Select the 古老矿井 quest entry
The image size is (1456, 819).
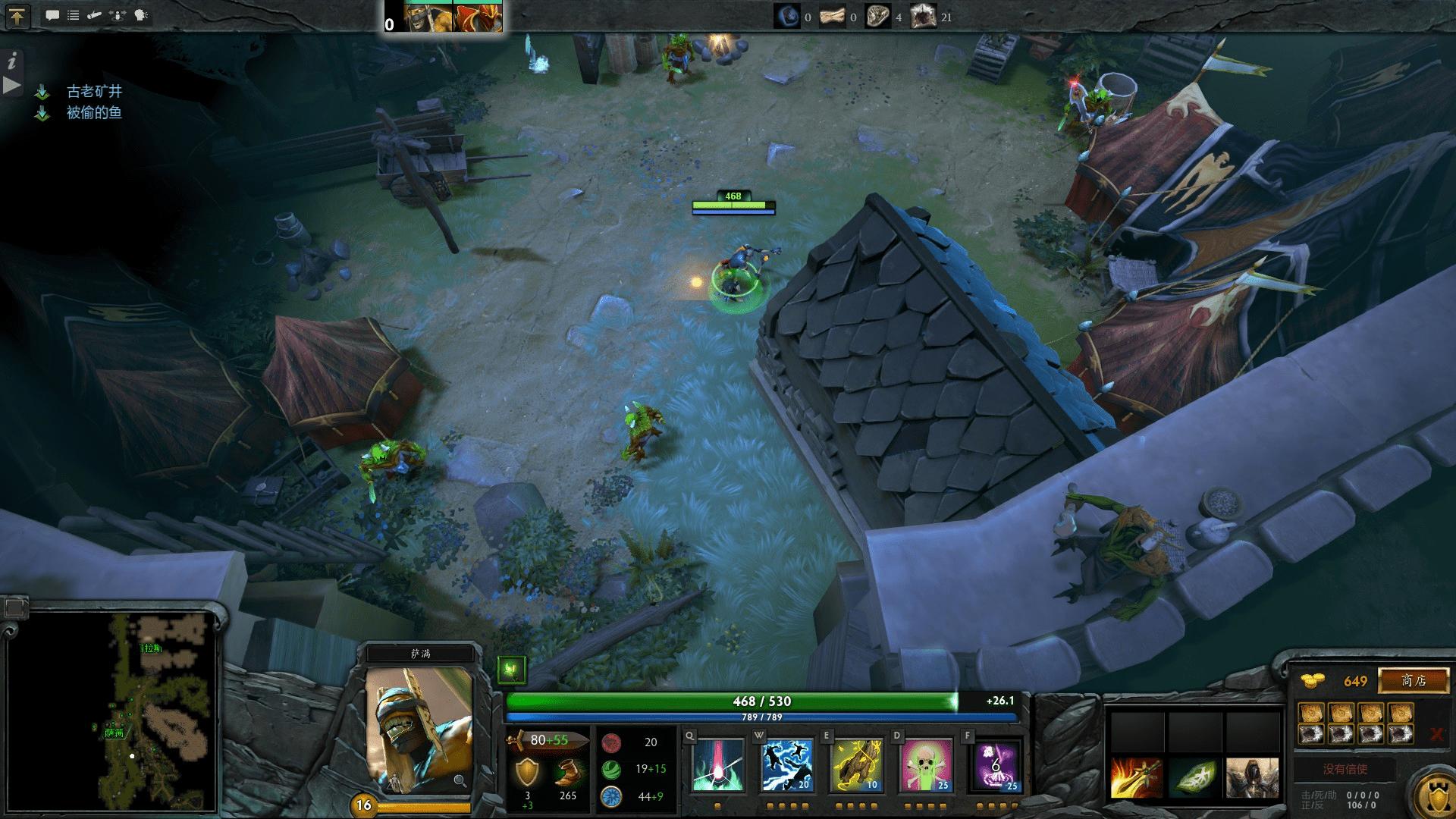pyautogui.click(x=94, y=92)
